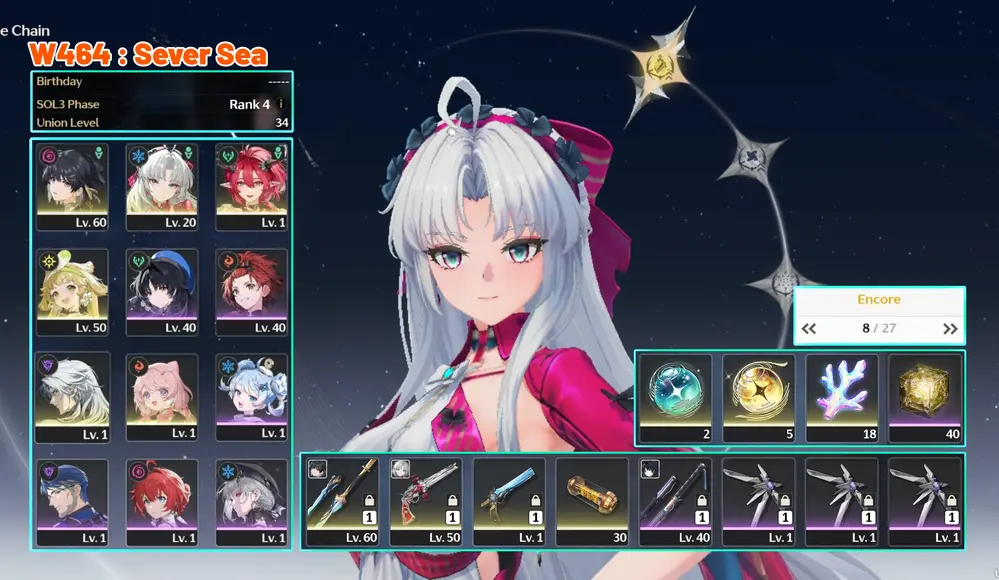
Task: Select the blue-capped man character portrait
Action: coord(73,501)
